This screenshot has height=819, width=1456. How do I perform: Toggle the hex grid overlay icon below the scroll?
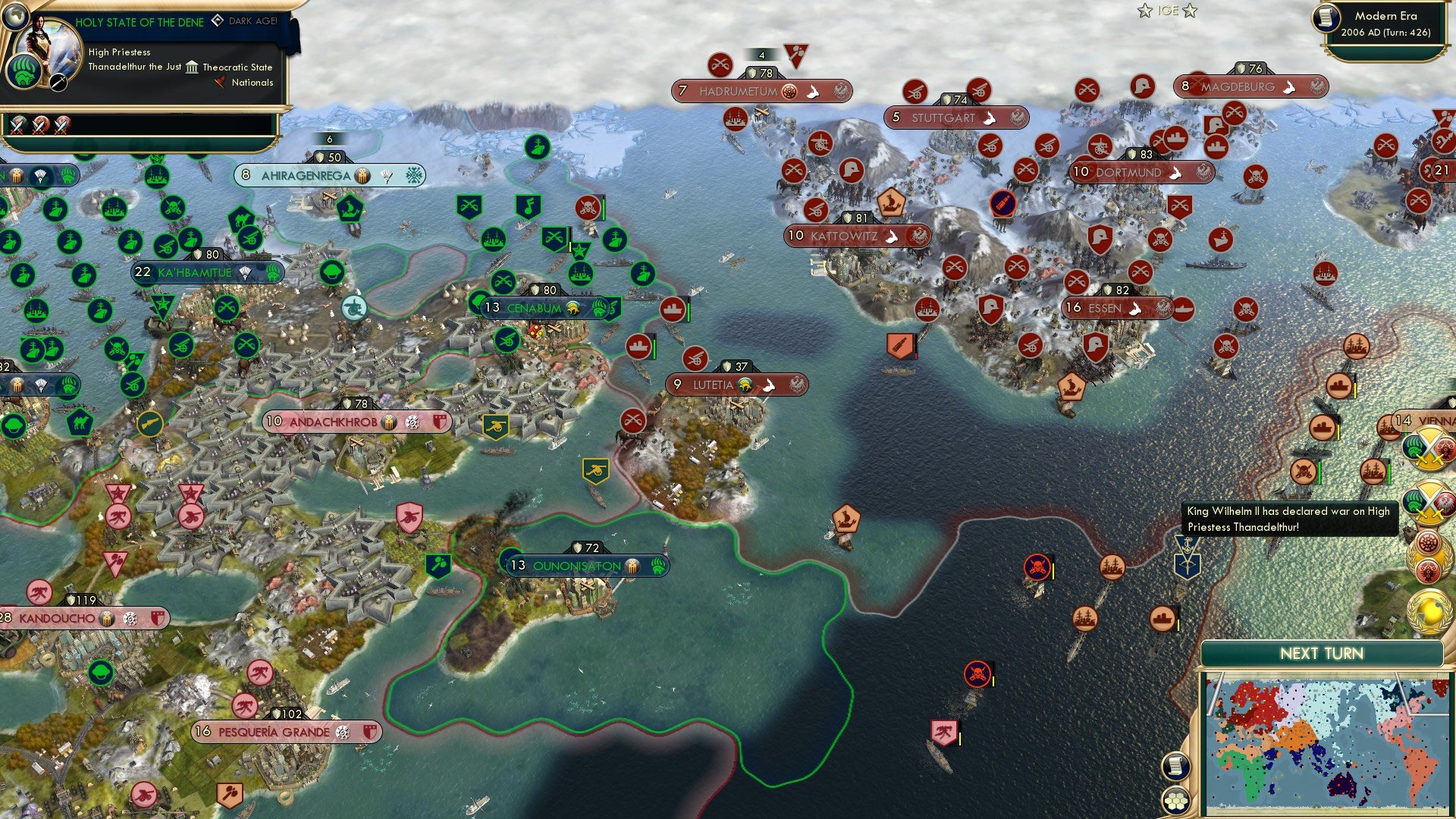(x=1175, y=799)
